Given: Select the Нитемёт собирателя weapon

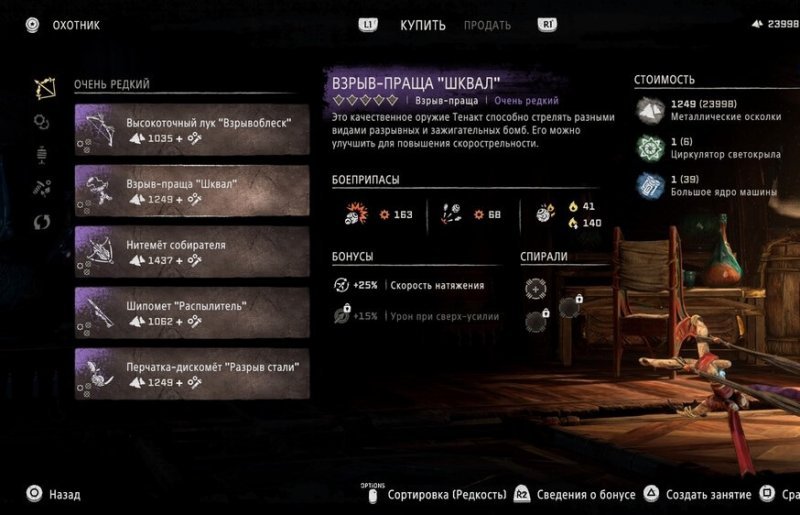Looking at the screenshot, I should (x=191, y=252).
